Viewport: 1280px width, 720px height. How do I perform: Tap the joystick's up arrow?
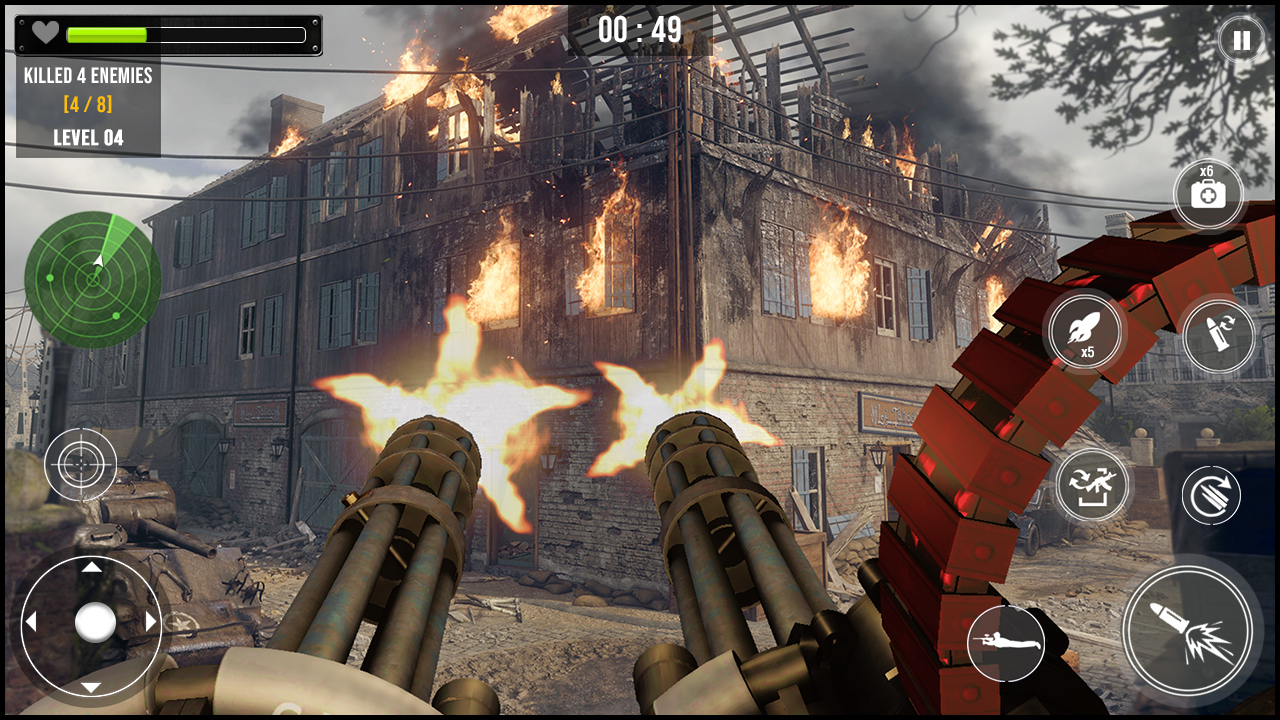pyautogui.click(x=91, y=567)
